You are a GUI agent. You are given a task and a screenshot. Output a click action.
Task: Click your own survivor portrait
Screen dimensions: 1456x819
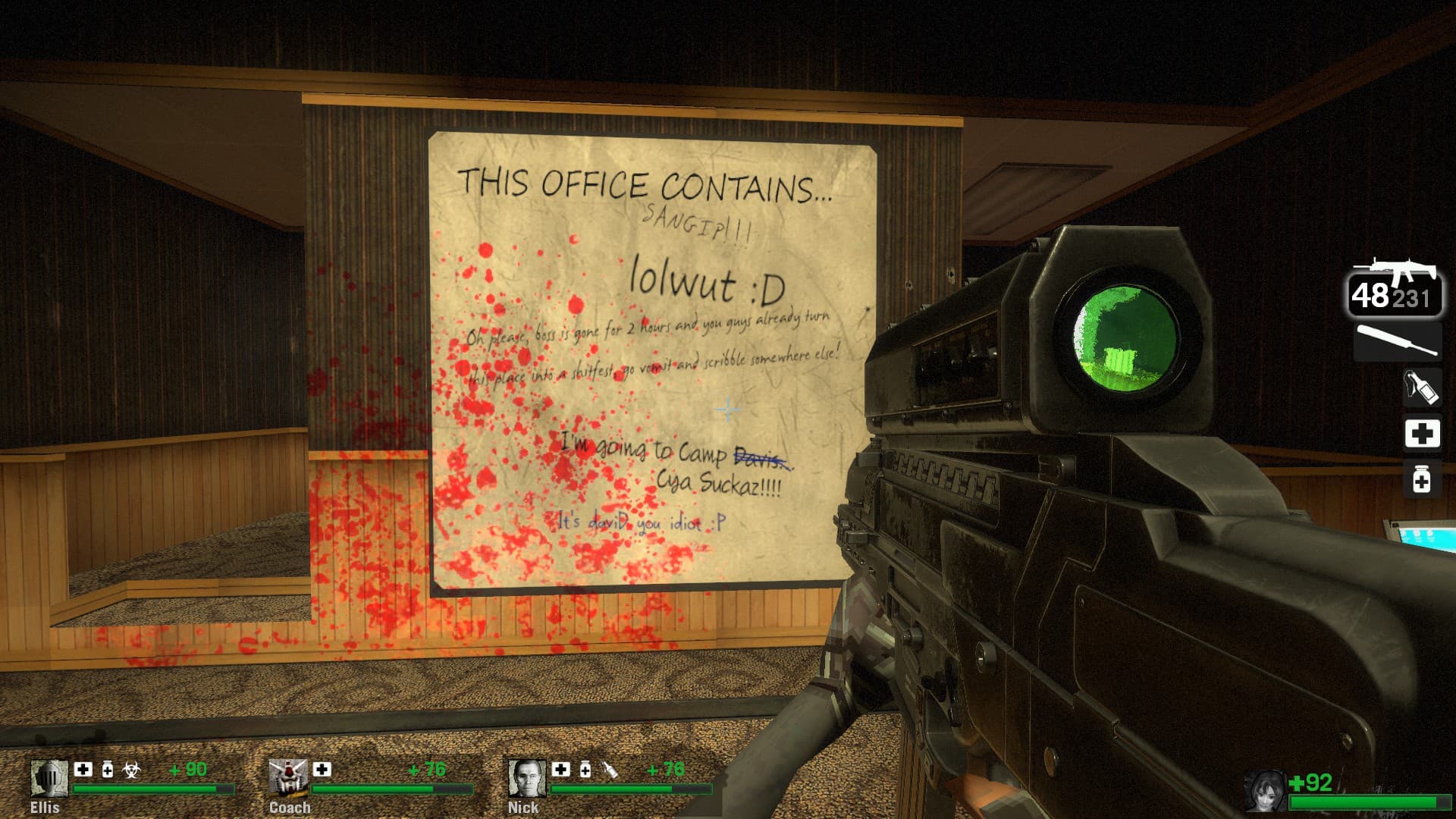pyautogui.click(x=1265, y=792)
